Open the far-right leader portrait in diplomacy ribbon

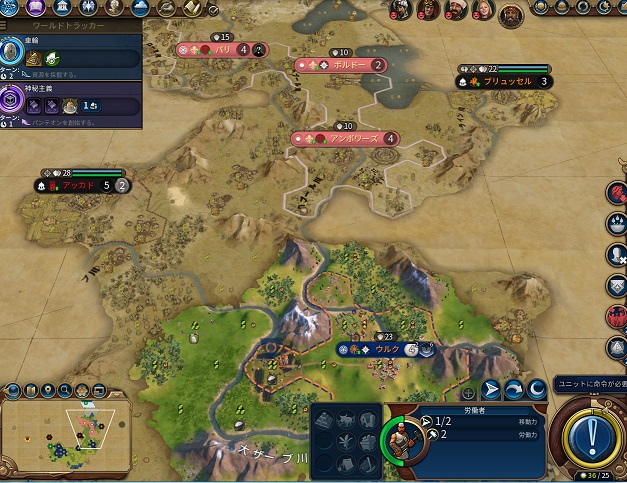[x=510, y=13]
